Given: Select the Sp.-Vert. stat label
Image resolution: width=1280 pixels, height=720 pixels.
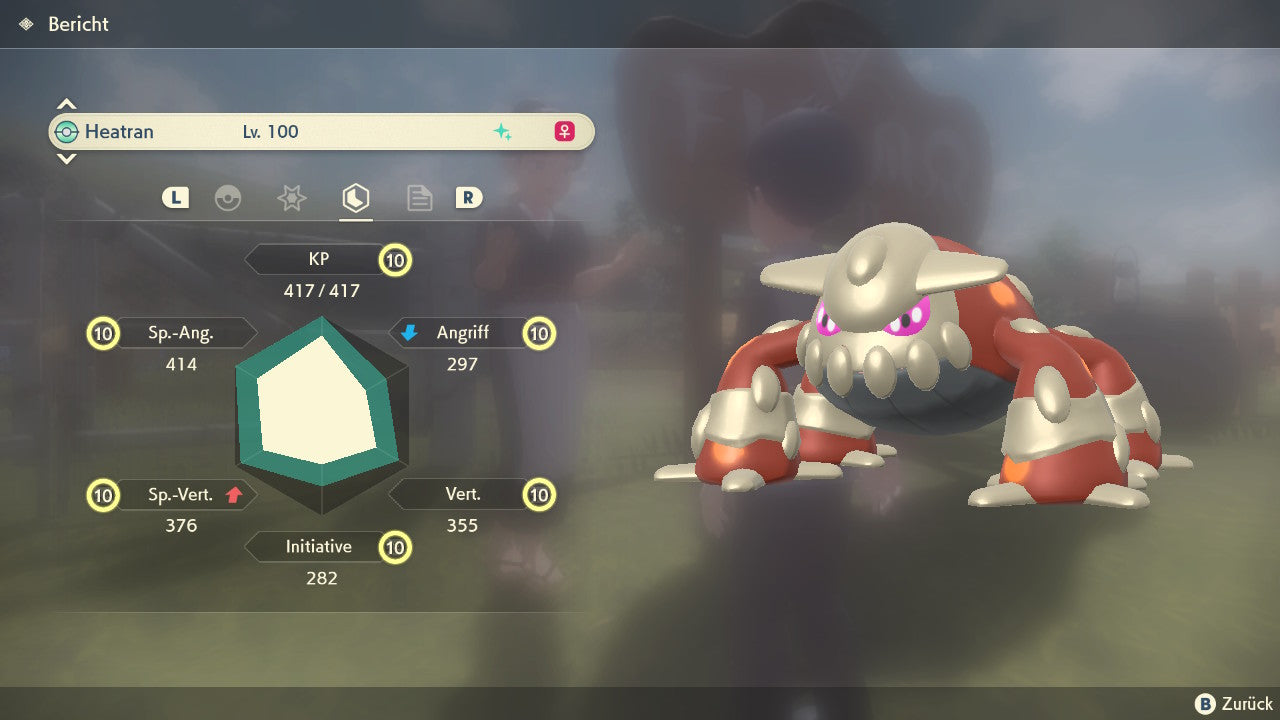Looking at the screenshot, I should point(181,494).
